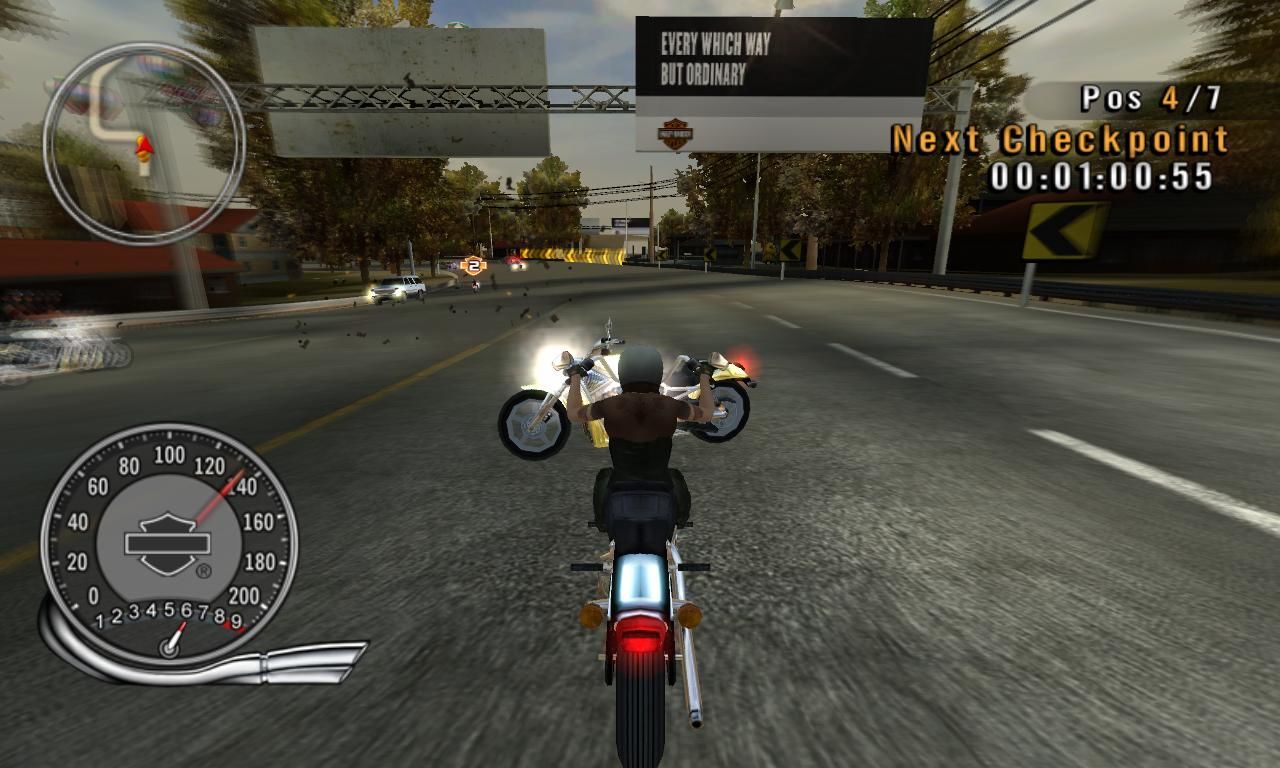Toggle the checkpoint countdown timer 00:01:00:55
The width and height of the screenshot is (1280, 768).
(1104, 178)
